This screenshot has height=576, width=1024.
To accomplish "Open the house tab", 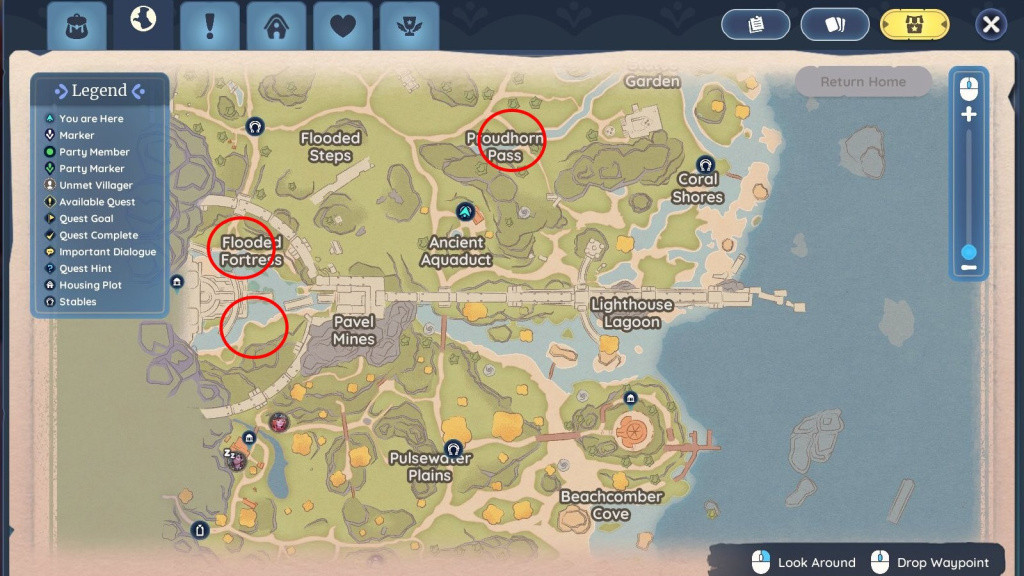I will 276,26.
